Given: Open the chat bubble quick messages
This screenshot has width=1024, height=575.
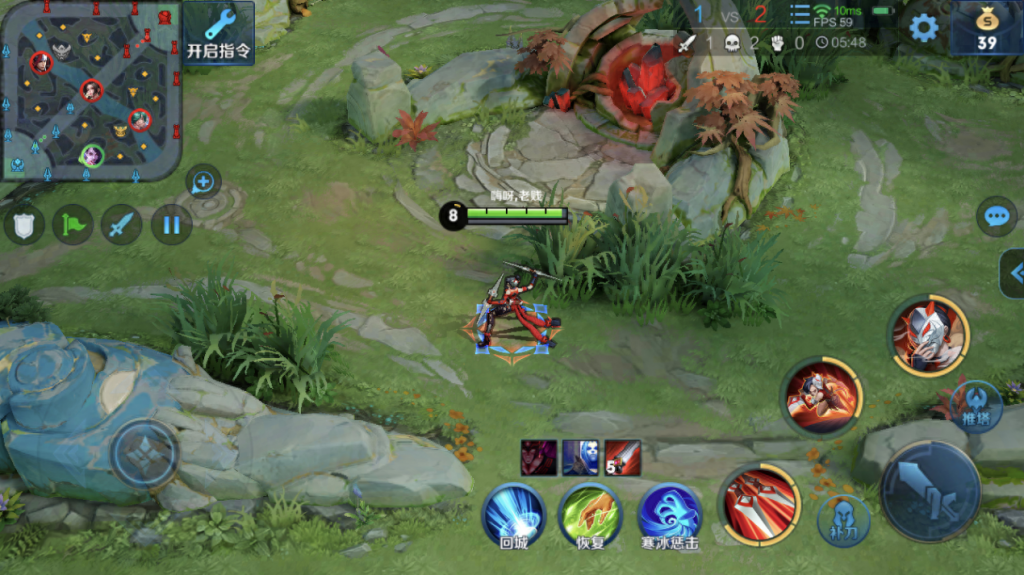Looking at the screenshot, I should [x=996, y=216].
